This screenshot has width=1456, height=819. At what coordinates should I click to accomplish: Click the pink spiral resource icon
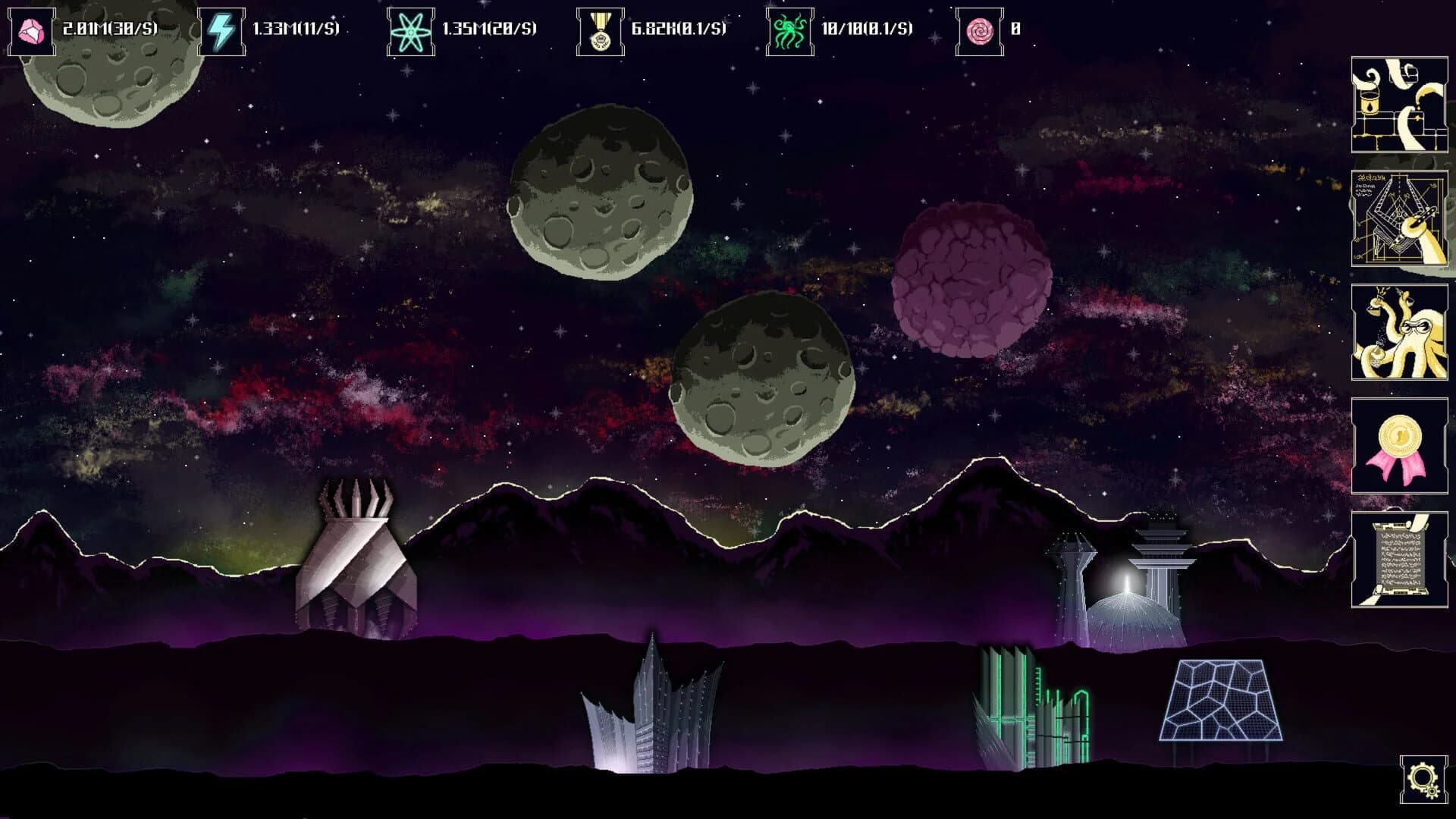pyautogui.click(x=978, y=30)
